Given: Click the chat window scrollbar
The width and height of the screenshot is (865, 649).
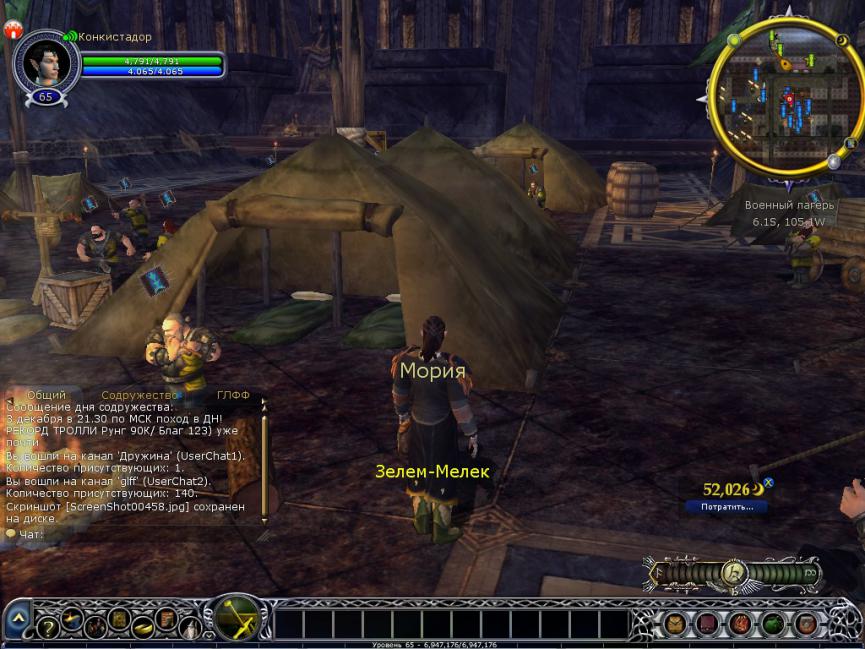Looking at the screenshot, I should click(264, 460).
